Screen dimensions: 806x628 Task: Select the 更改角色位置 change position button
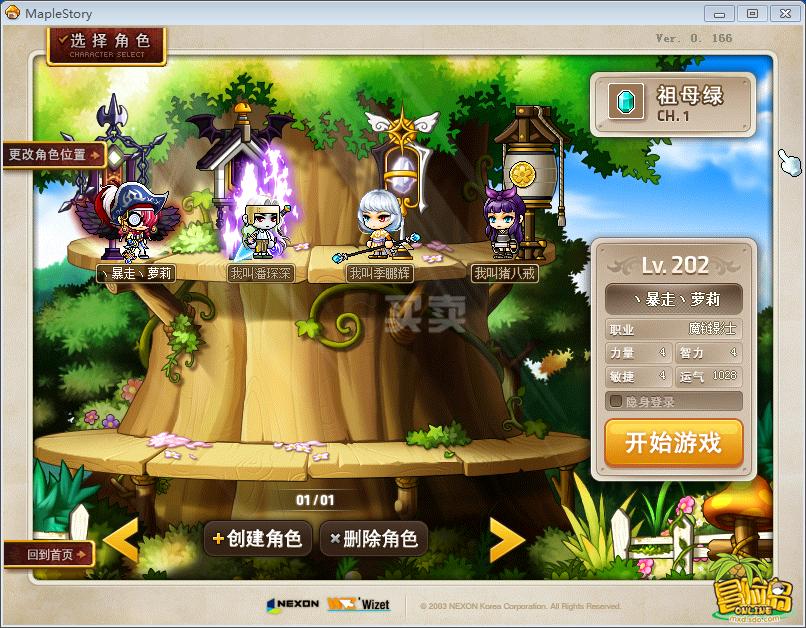tap(54, 155)
